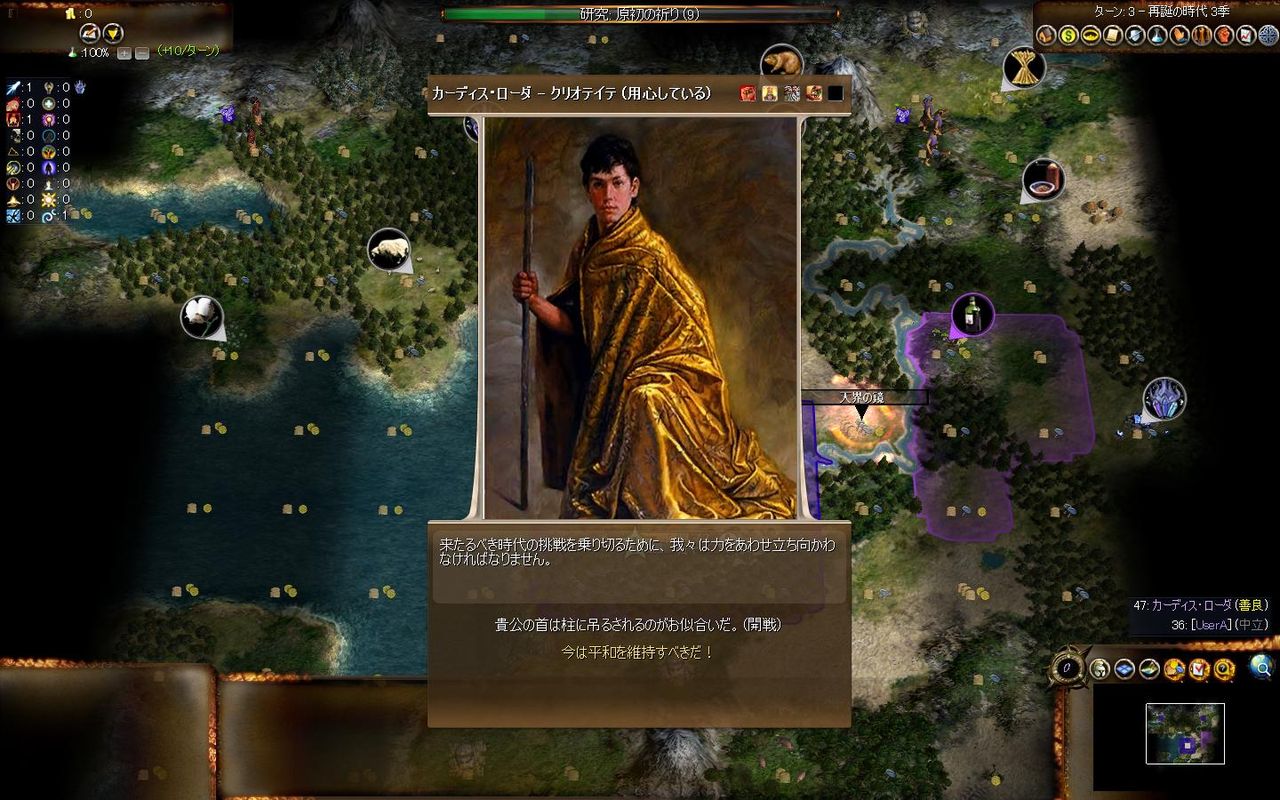Open the civics advisor crown icon

click(1090, 33)
